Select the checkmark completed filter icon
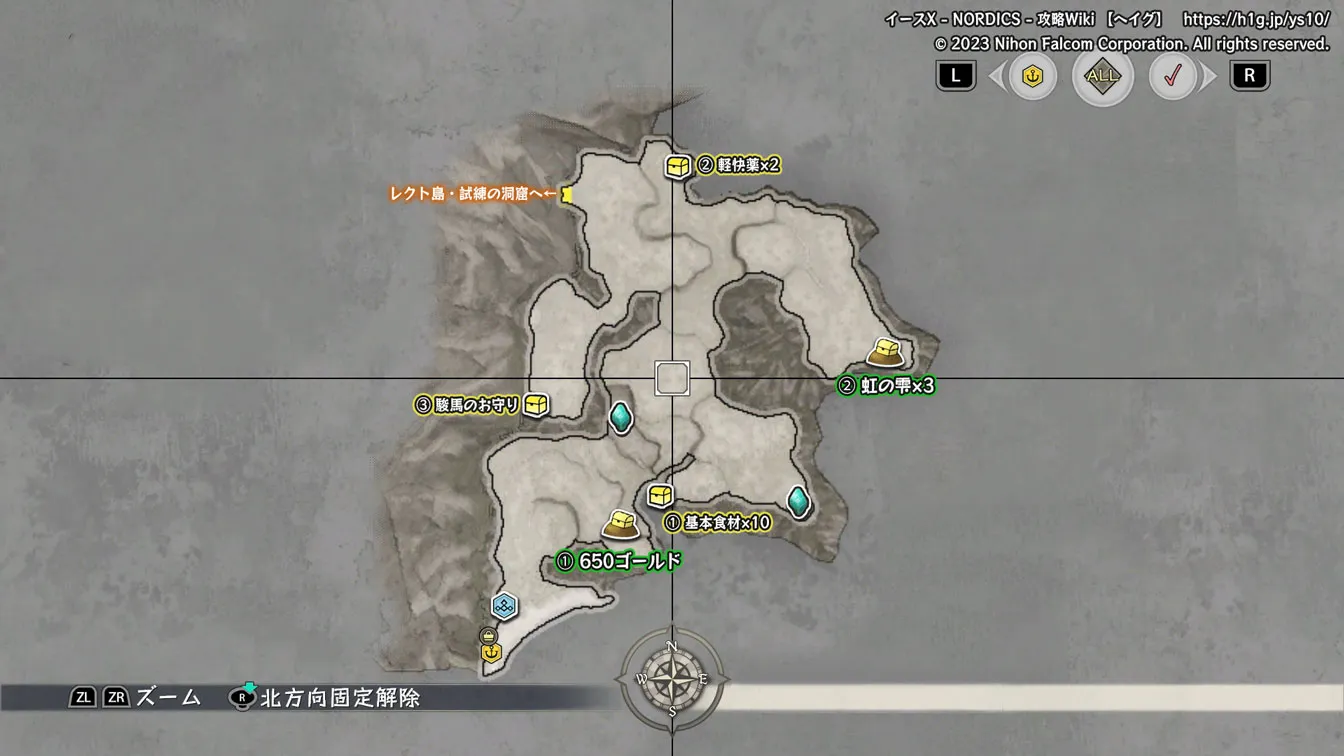Image resolution: width=1344 pixels, height=756 pixels. [x=1170, y=75]
